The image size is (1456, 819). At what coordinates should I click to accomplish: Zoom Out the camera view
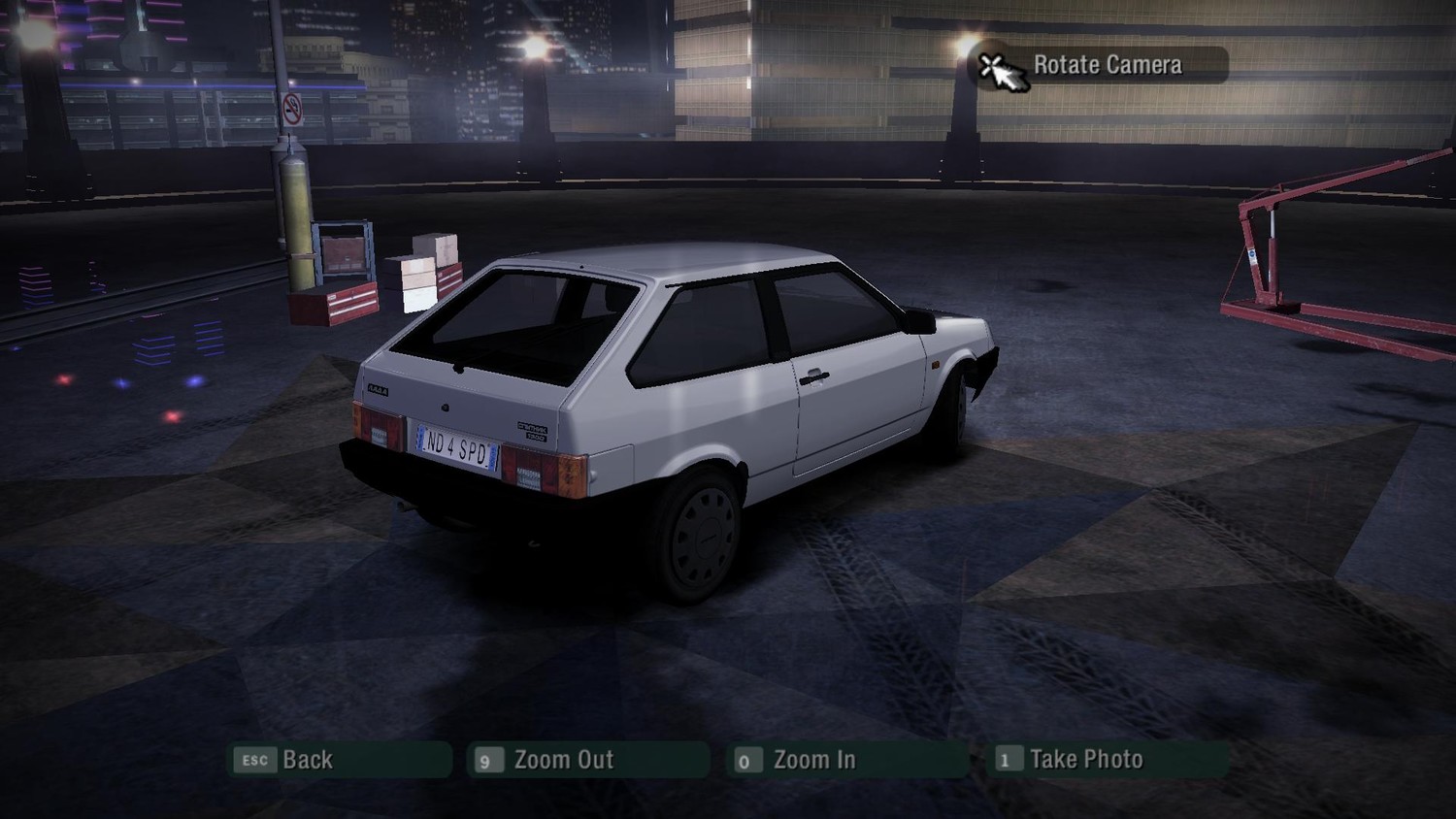click(x=587, y=760)
